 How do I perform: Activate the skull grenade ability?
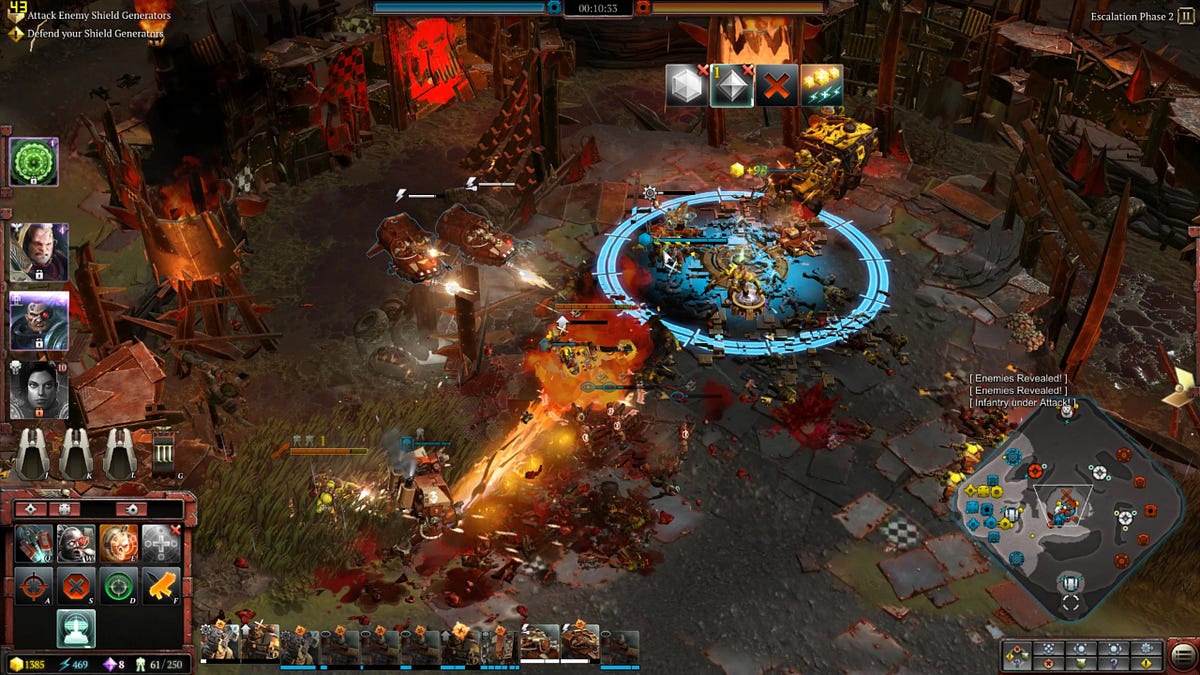pos(118,542)
